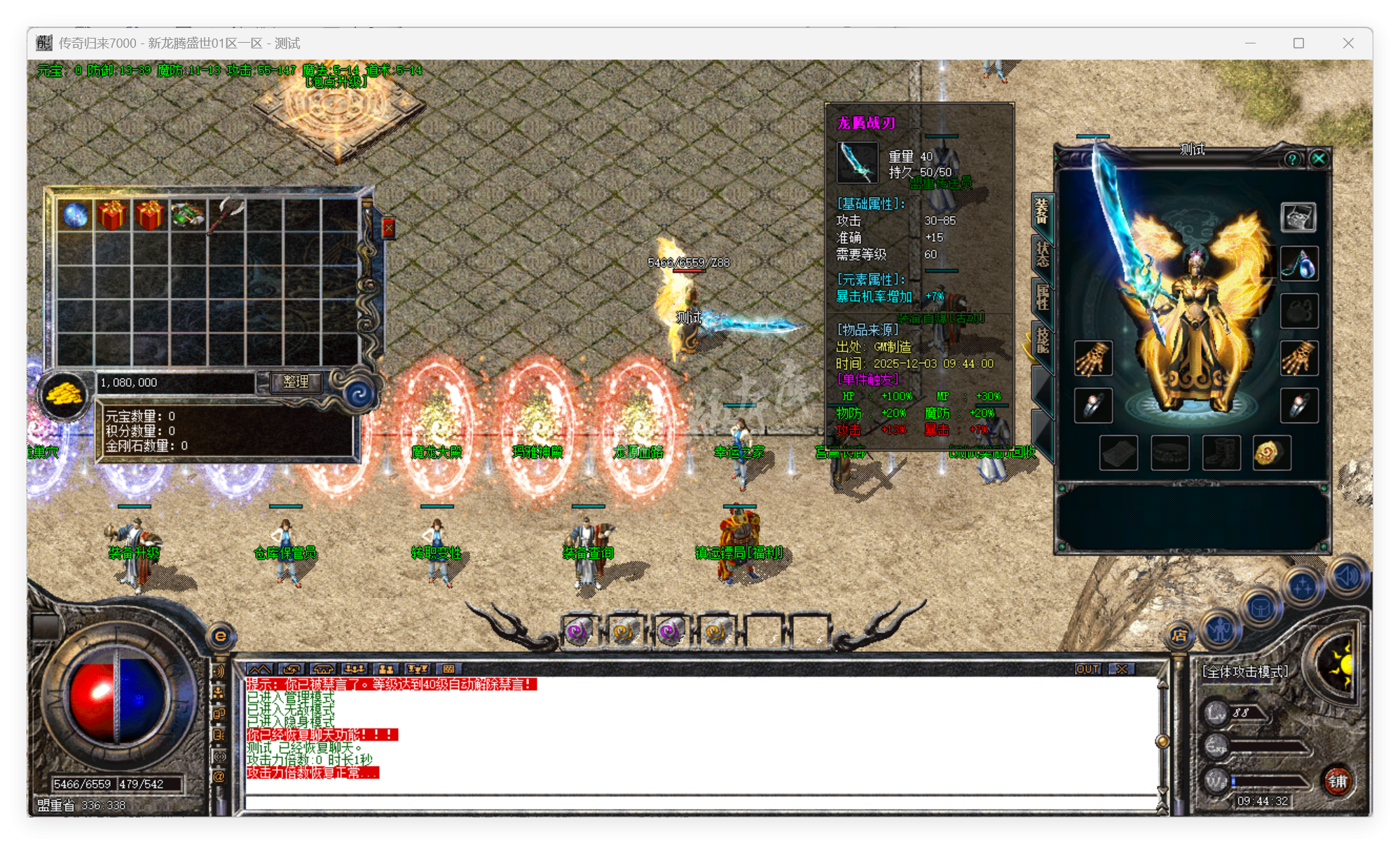Screen dimensions: 1400x844
Task: Click the help question mark on character panel
Action: pyautogui.click(x=1292, y=158)
